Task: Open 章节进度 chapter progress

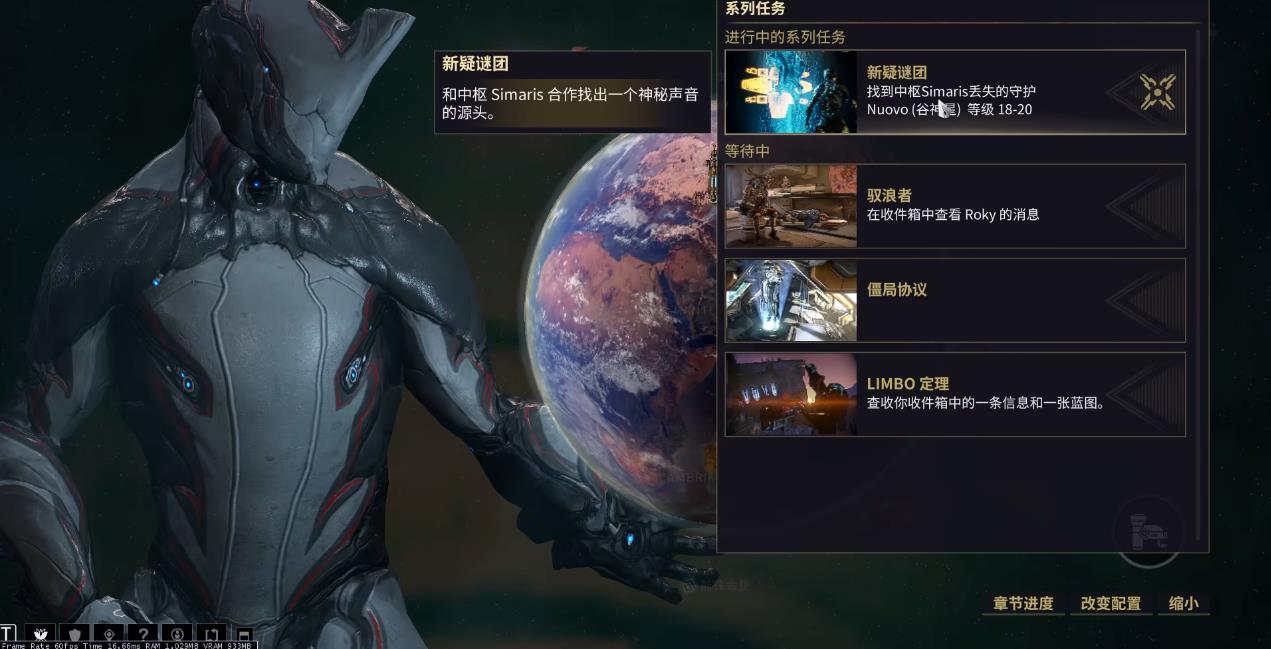Action: tap(1023, 604)
